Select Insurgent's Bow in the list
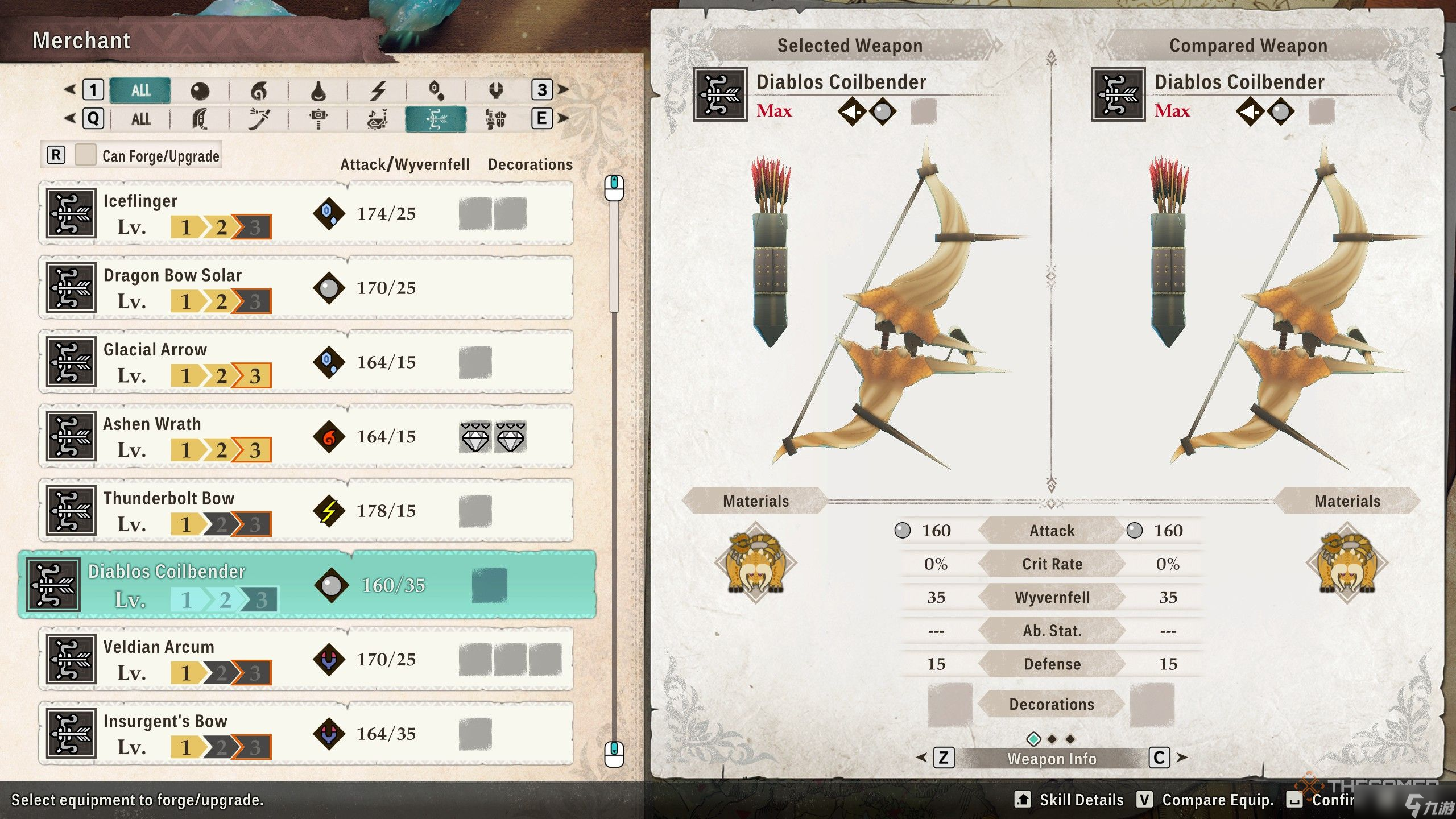 [x=306, y=734]
